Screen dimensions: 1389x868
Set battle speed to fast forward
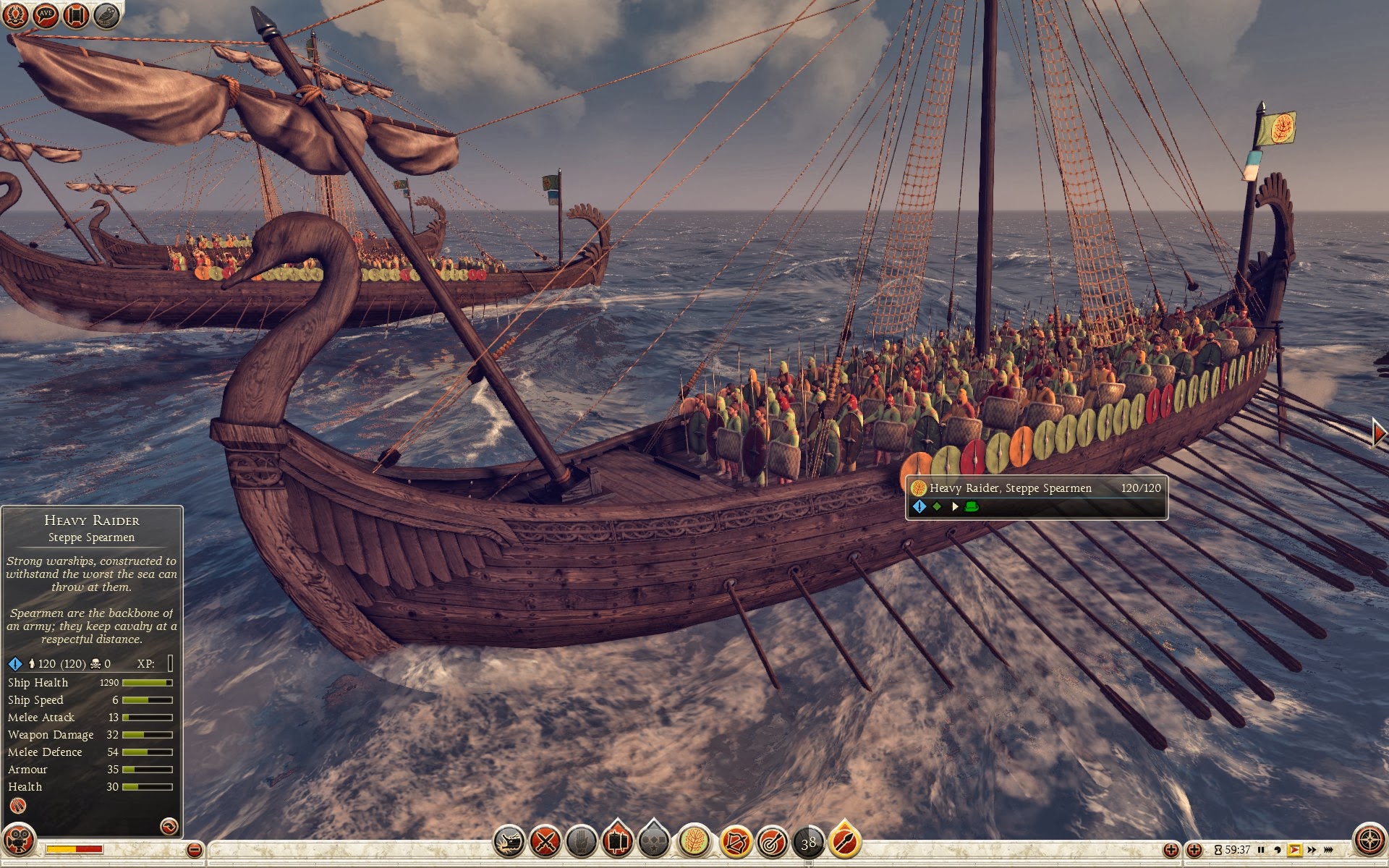click(x=1312, y=850)
